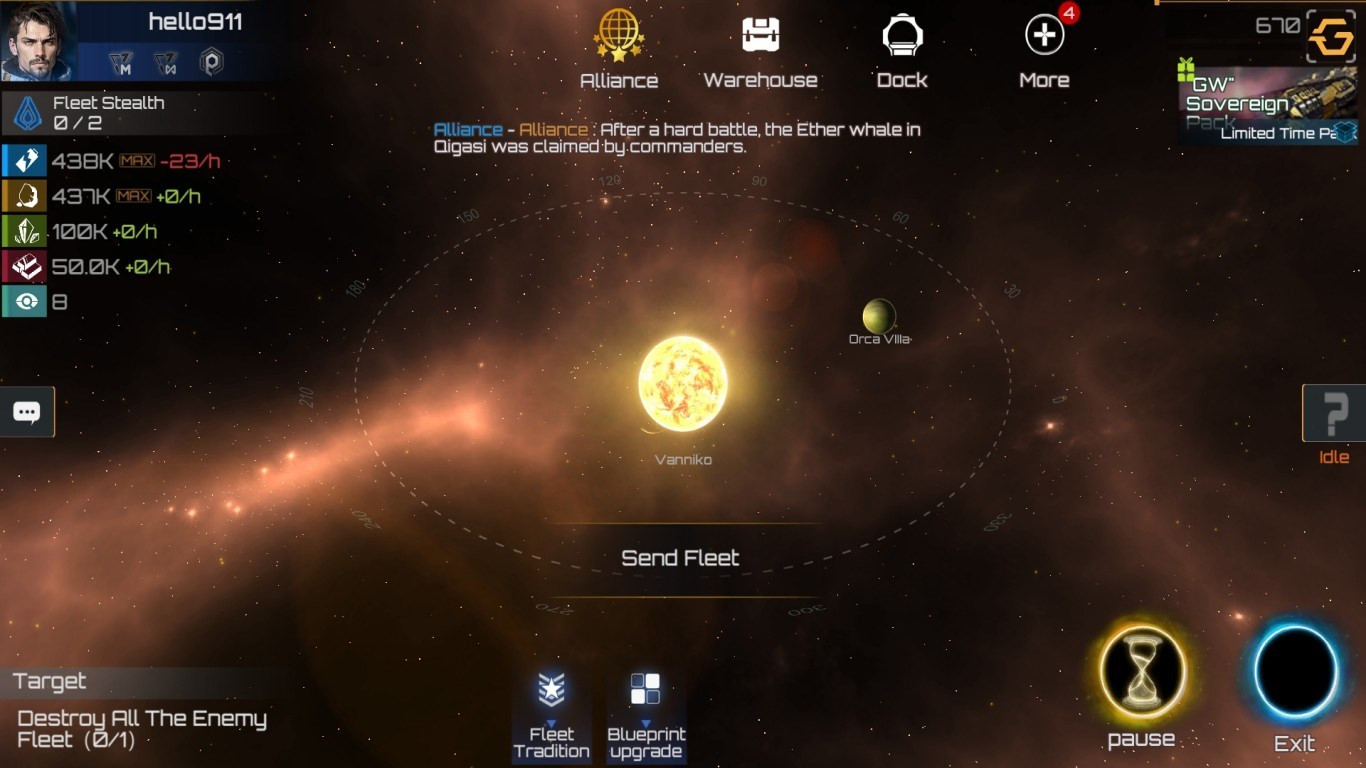This screenshot has height=768, width=1366.
Task: Click the Send Fleet button
Action: (x=680, y=558)
